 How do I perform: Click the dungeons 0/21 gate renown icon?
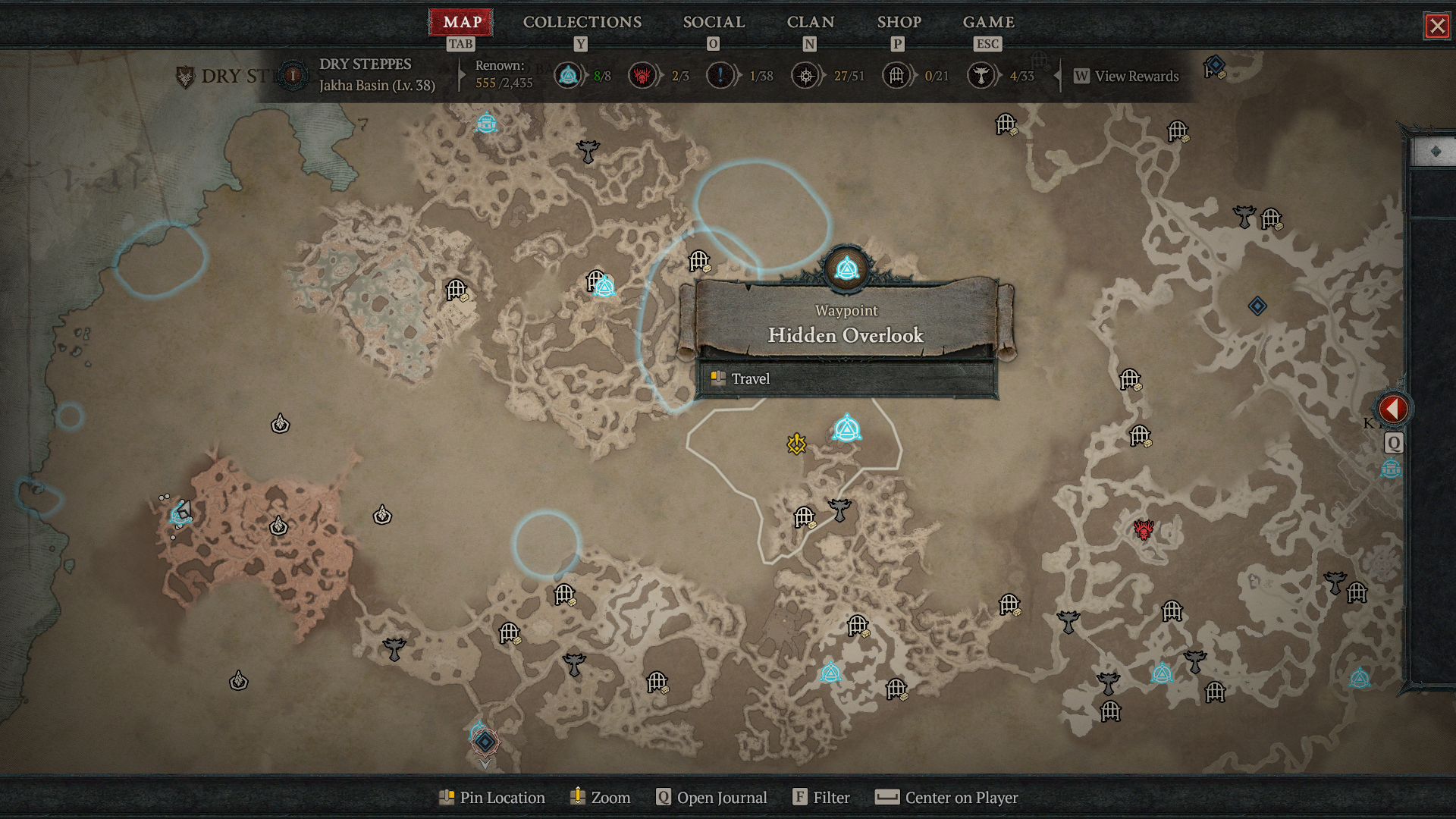896,76
